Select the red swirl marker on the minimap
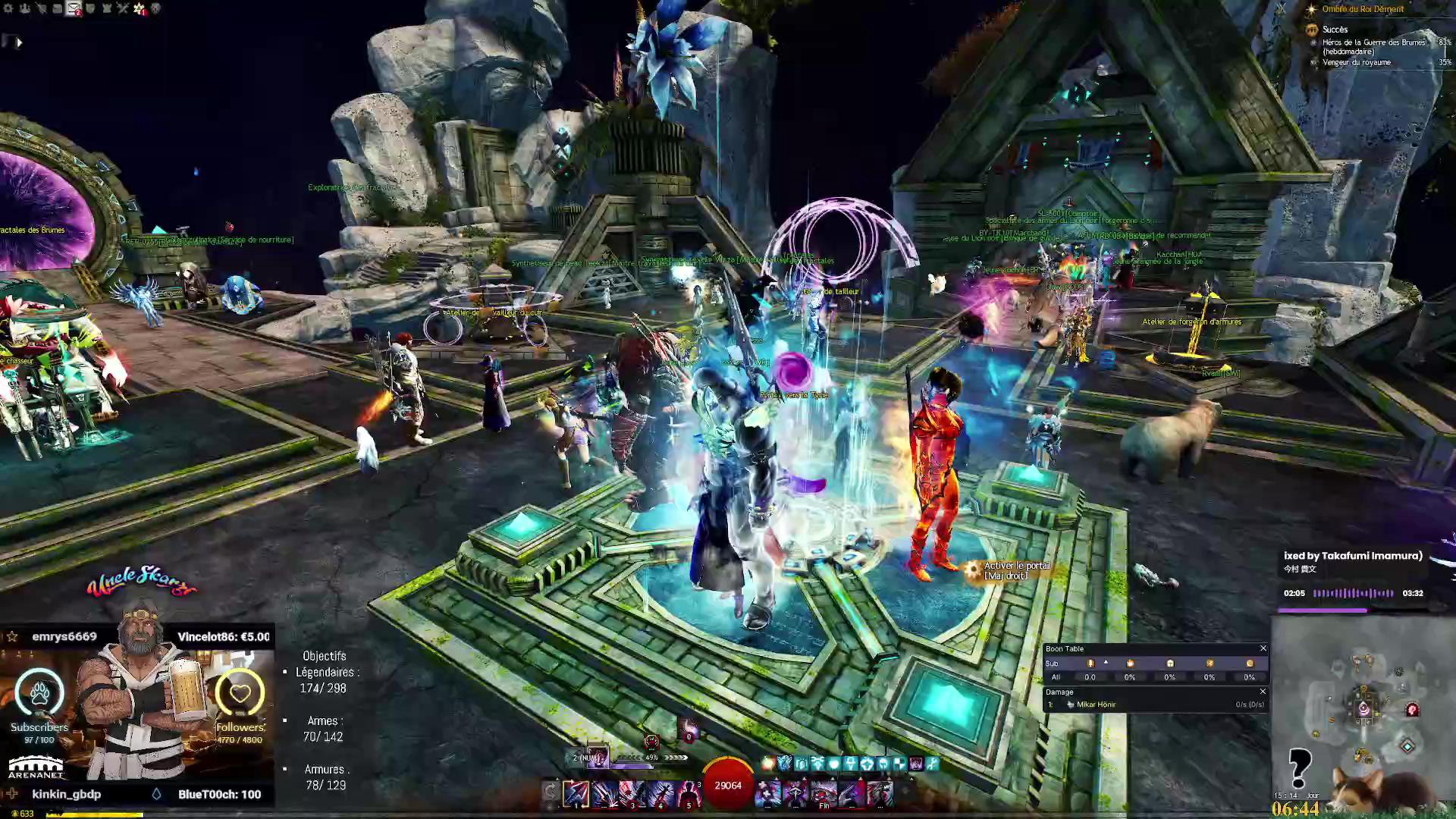1456x819 pixels. click(x=1412, y=710)
